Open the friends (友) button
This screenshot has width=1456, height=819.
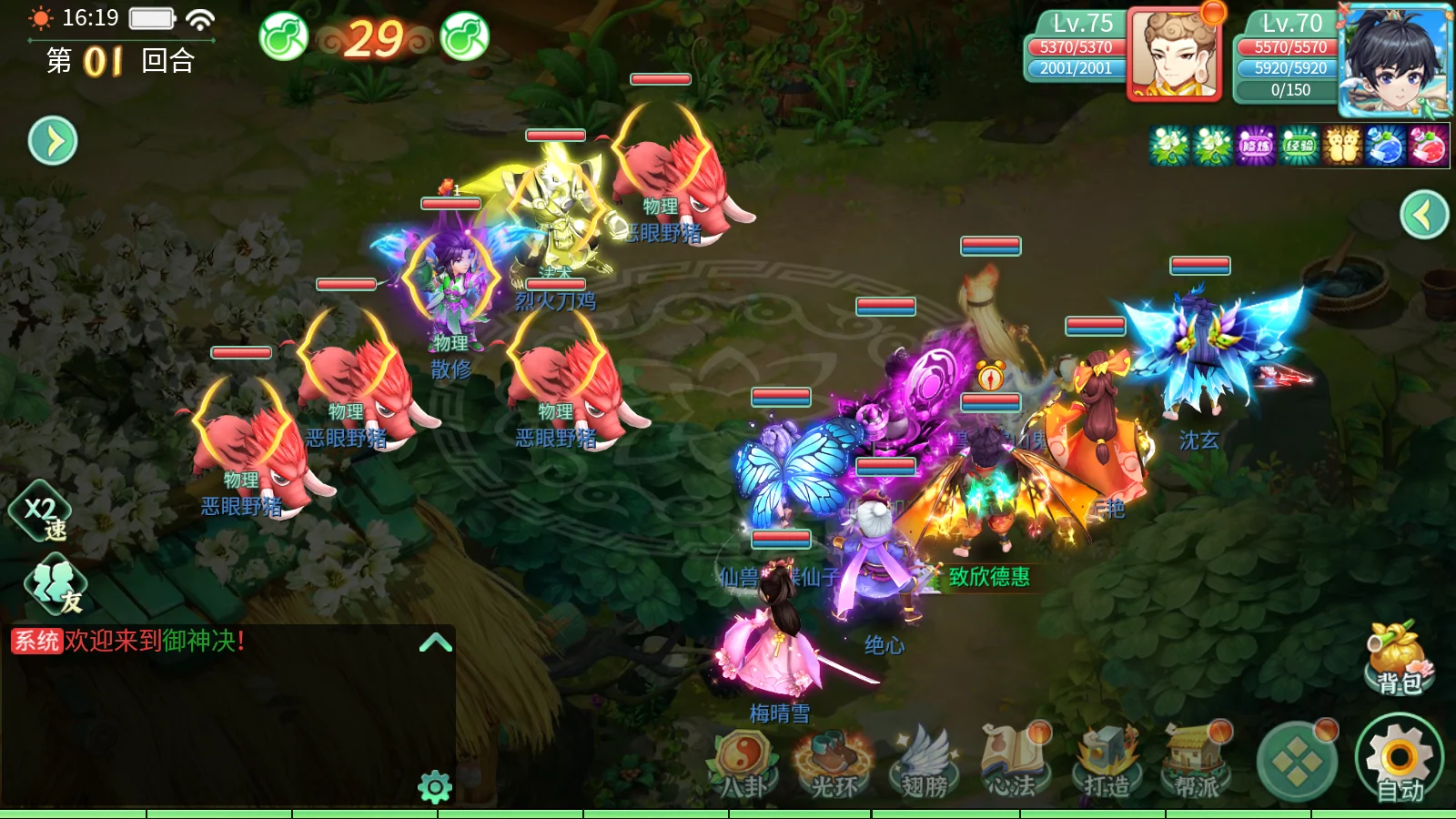point(56,586)
